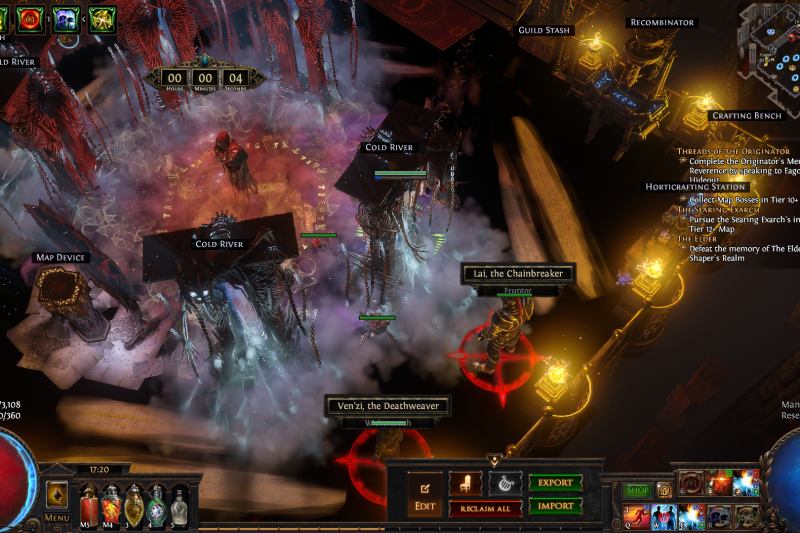Open the main Menu button
Screen dimensions: 800x533
coord(57,518)
